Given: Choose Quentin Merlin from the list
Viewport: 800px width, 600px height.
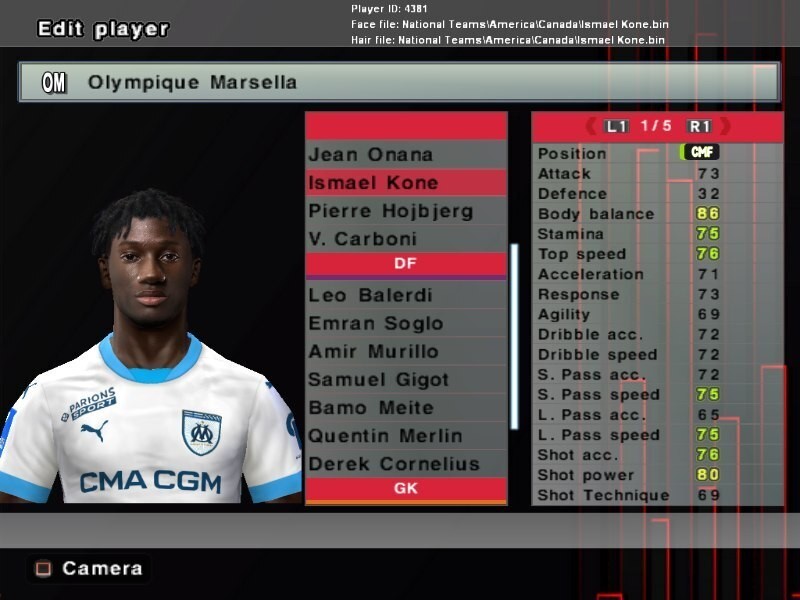Looking at the screenshot, I should pyautogui.click(x=405, y=435).
